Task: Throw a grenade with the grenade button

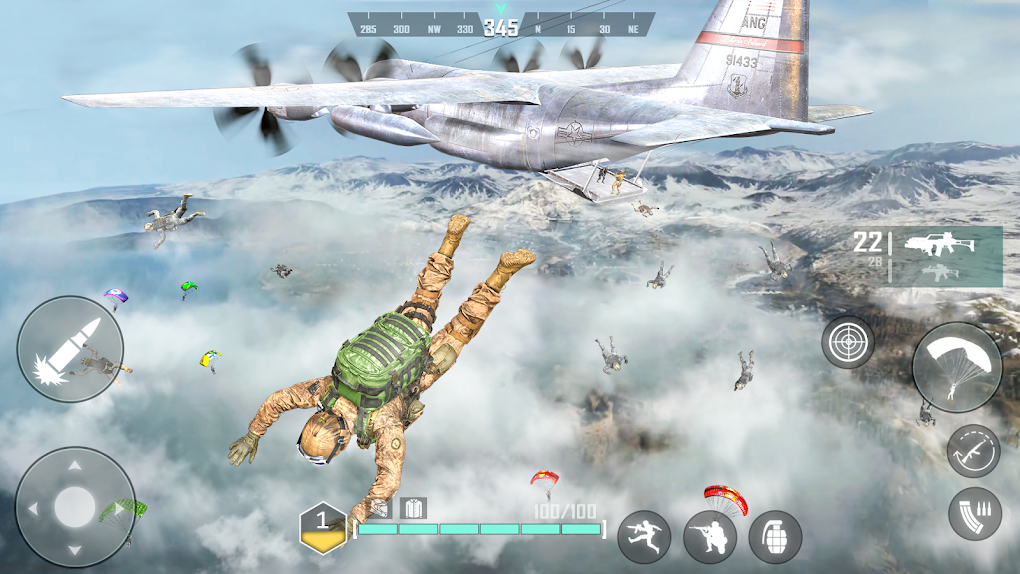Action: (775, 537)
